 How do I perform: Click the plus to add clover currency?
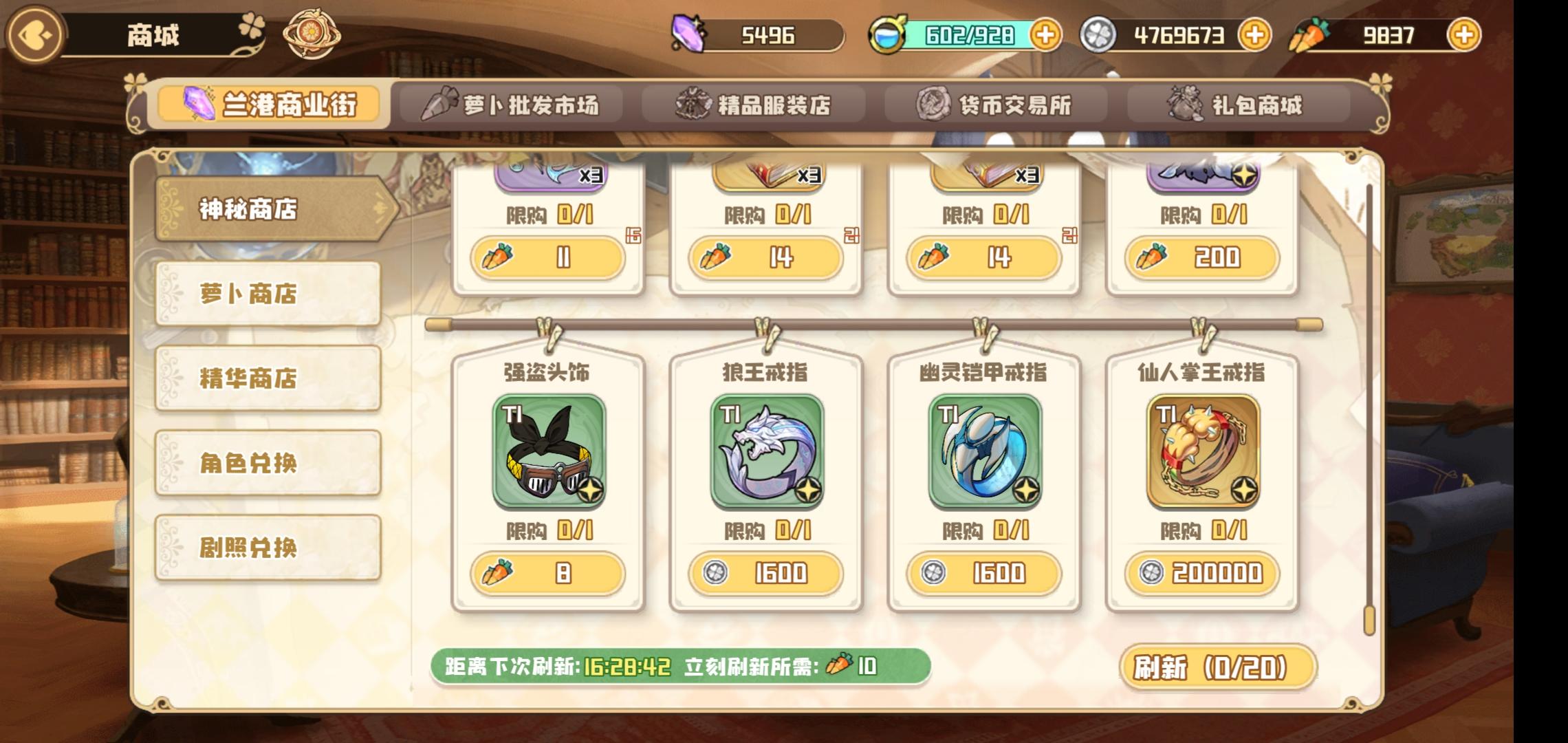click(1255, 33)
